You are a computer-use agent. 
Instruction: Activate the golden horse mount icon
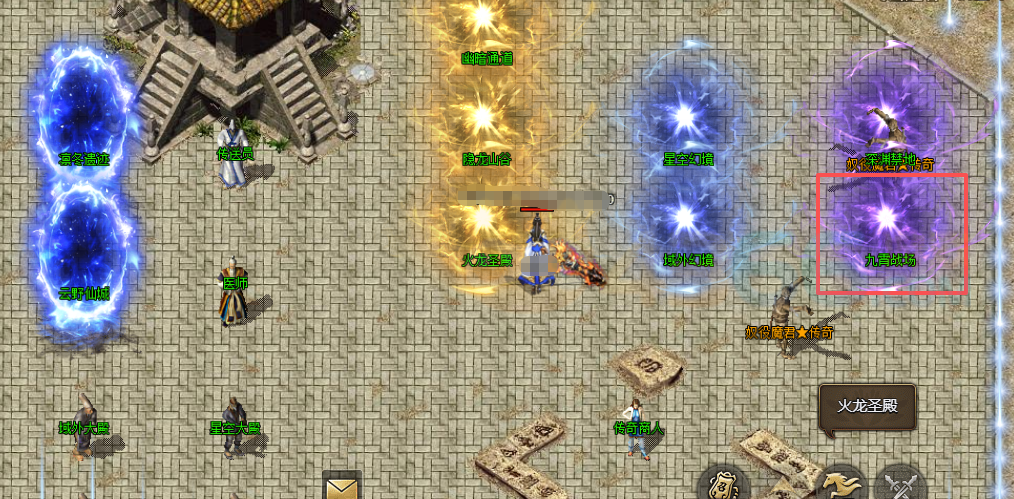tap(842, 484)
